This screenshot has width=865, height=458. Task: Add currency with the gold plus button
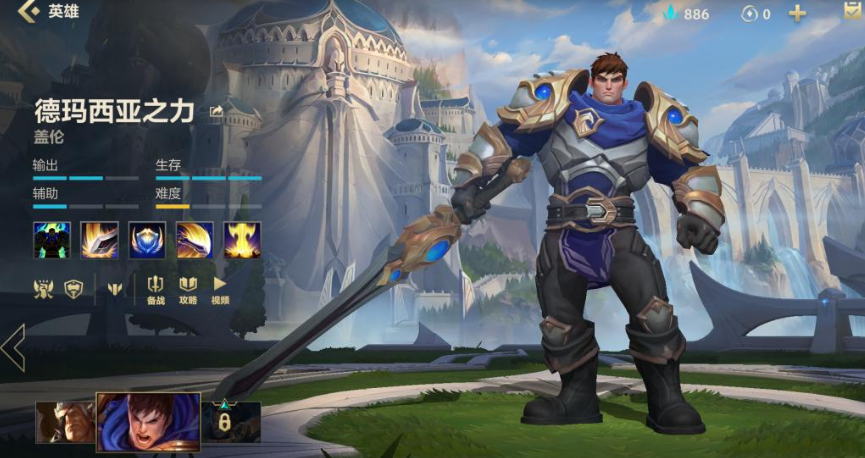pyautogui.click(x=797, y=14)
